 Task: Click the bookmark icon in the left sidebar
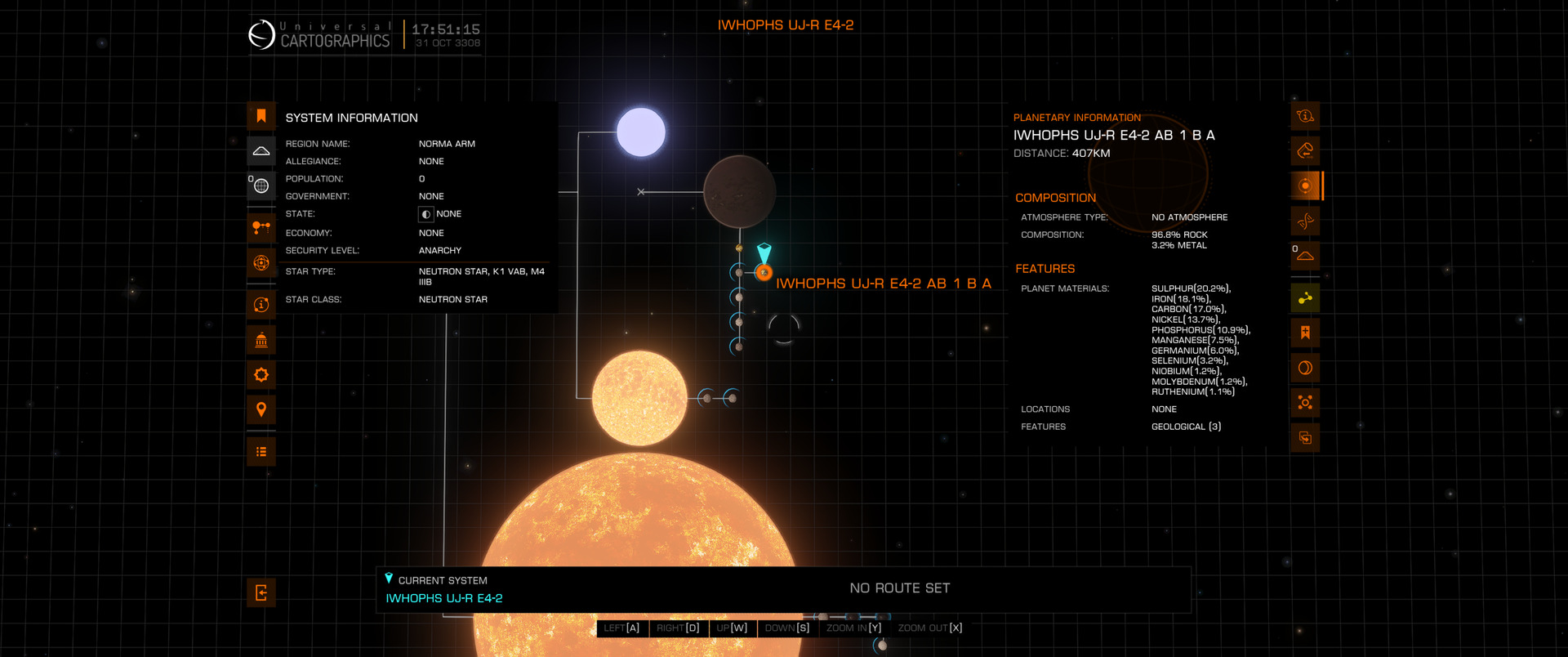tap(261, 116)
